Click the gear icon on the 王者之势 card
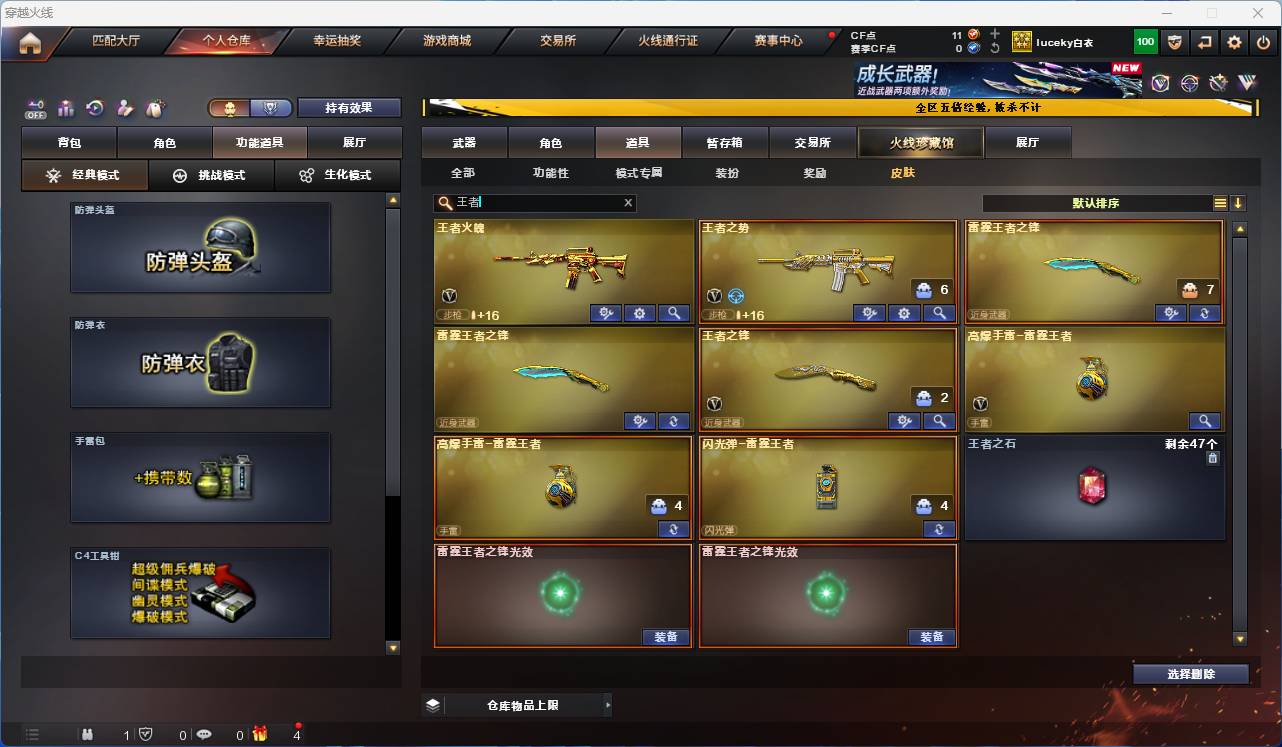This screenshot has height=747, width=1282. point(903,313)
